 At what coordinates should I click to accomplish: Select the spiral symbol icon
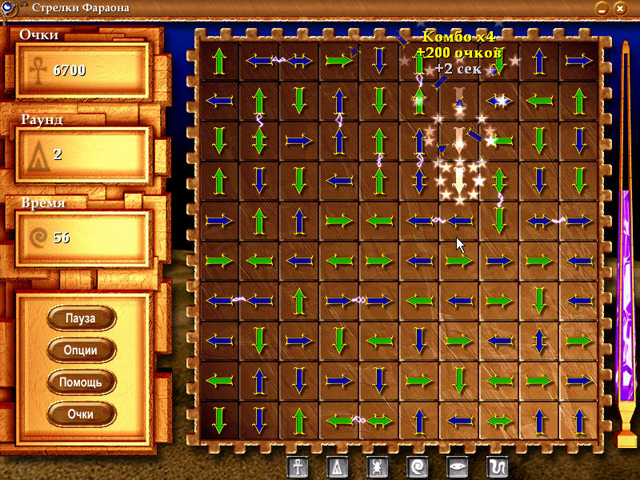coord(419,467)
